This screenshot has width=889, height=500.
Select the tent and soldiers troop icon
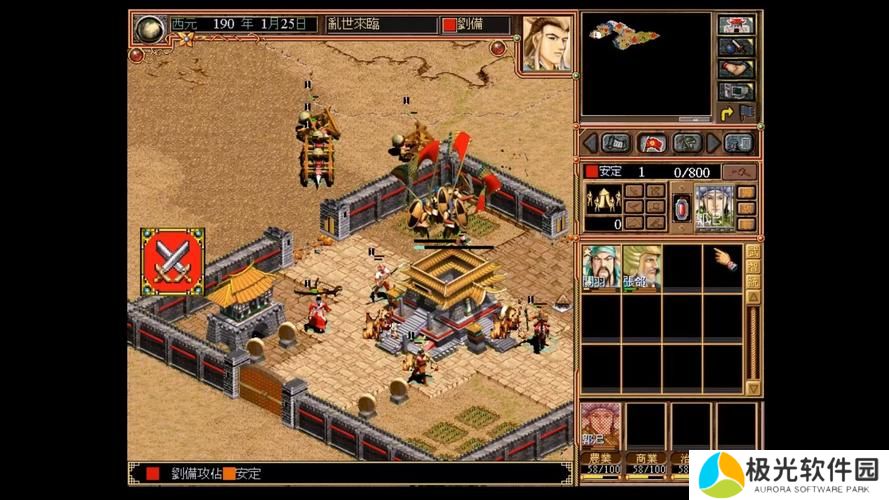(603, 197)
